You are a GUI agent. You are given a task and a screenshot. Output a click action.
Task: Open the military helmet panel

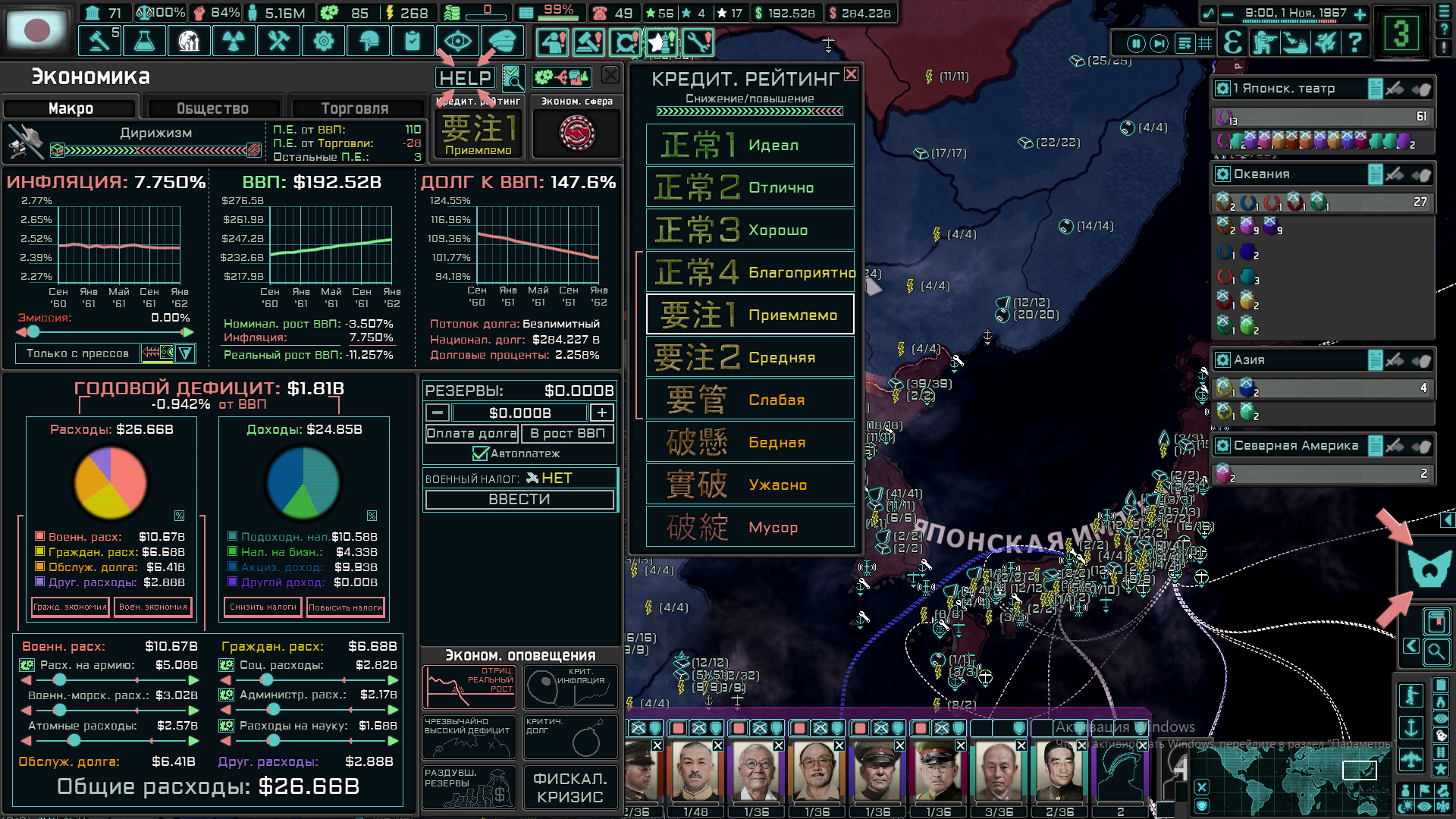[x=368, y=40]
